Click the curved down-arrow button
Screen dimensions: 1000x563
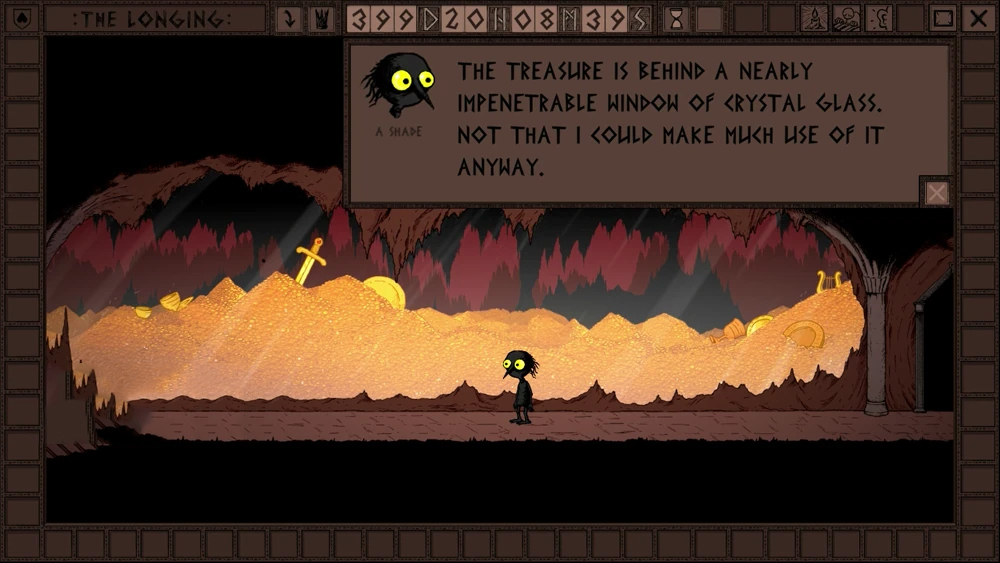pos(289,19)
